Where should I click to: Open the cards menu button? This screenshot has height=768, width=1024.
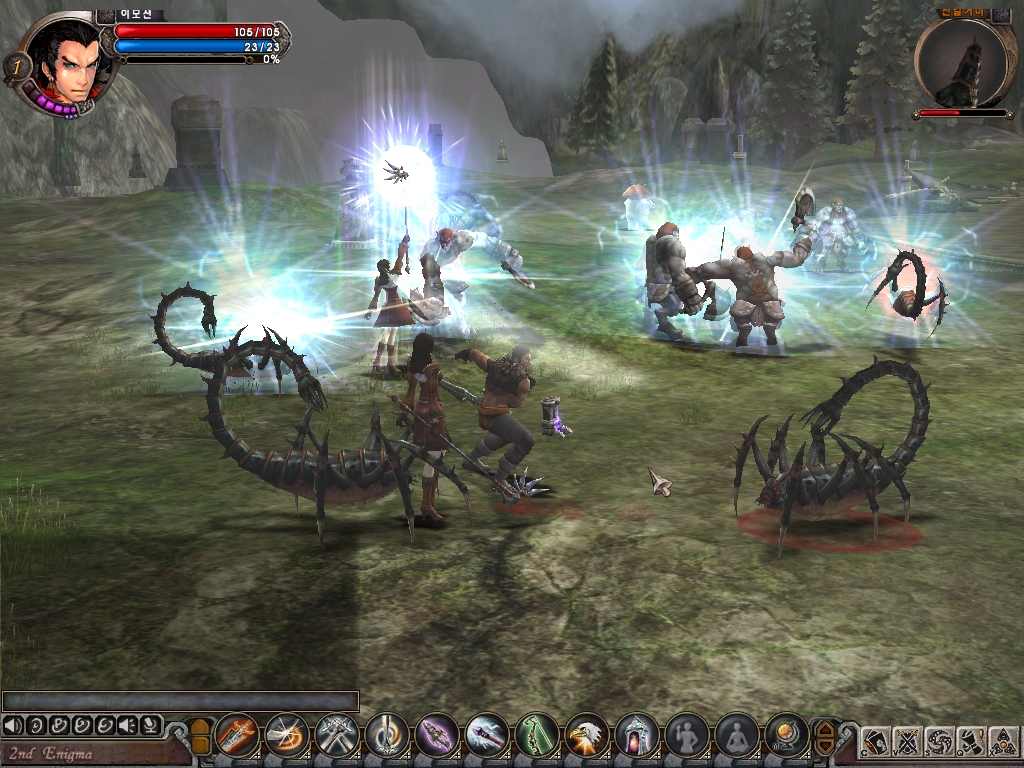[x=876, y=741]
